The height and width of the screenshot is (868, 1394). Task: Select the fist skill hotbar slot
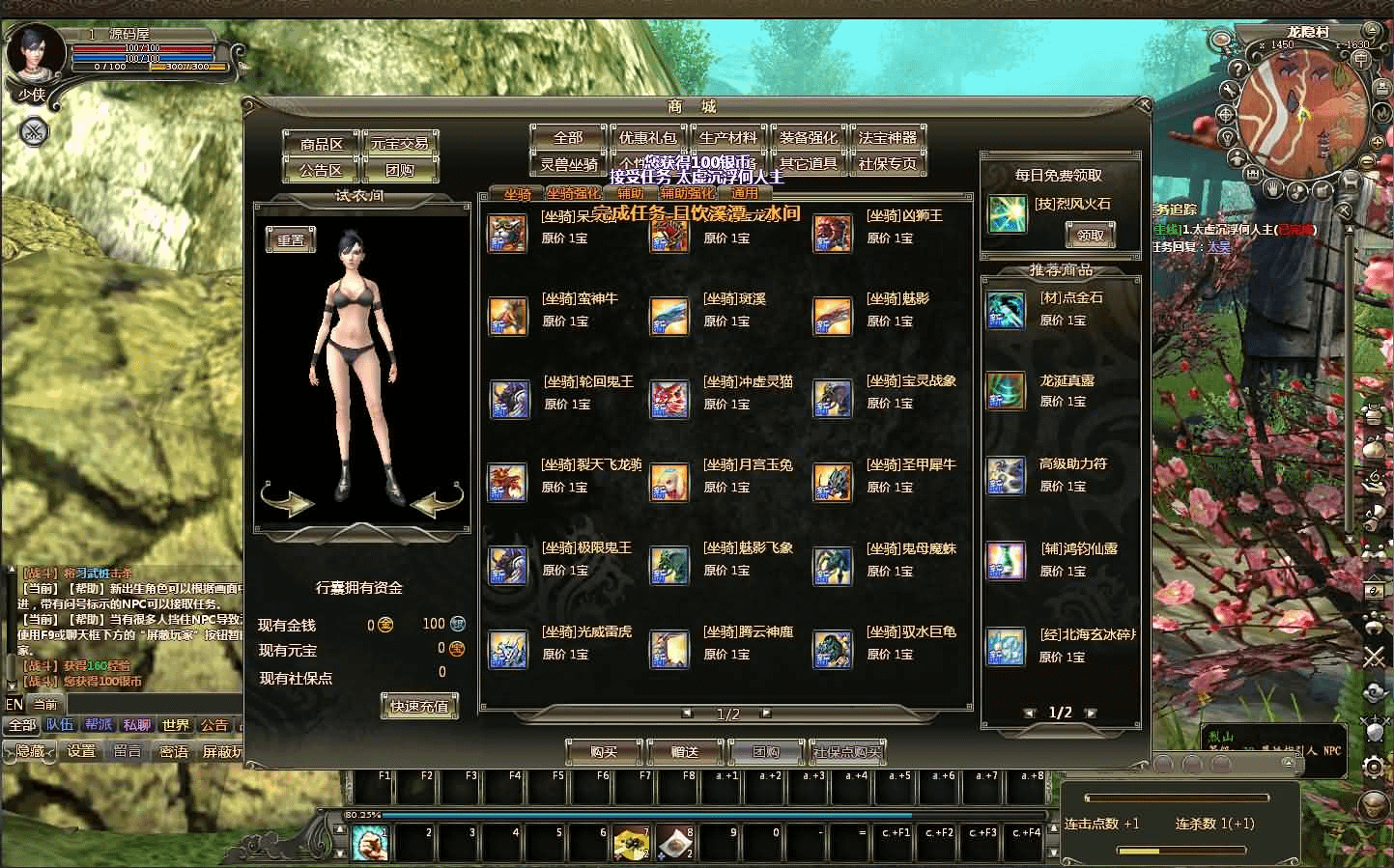pos(369,844)
